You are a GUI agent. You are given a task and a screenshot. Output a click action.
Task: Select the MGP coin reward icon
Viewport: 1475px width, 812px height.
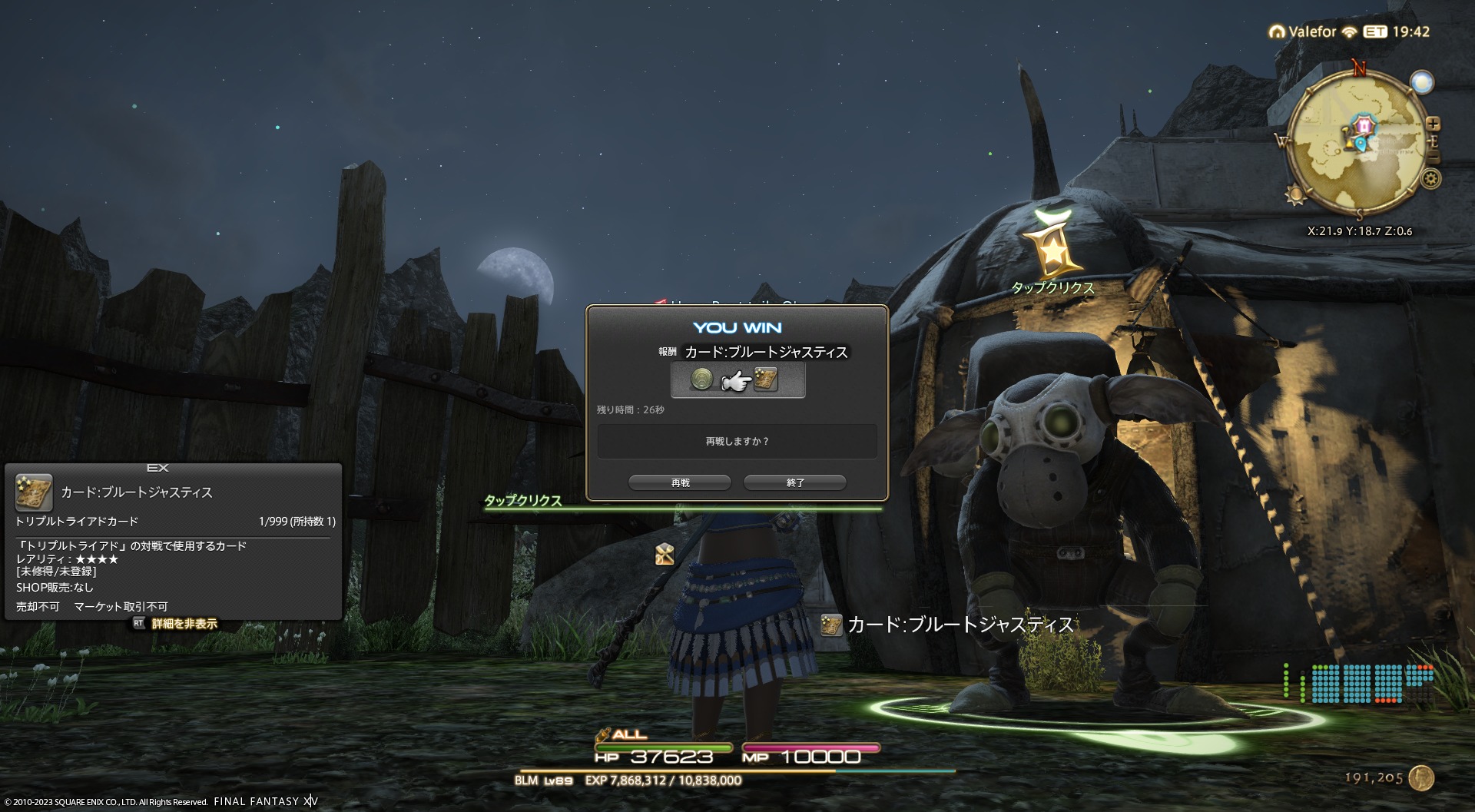pos(701,379)
